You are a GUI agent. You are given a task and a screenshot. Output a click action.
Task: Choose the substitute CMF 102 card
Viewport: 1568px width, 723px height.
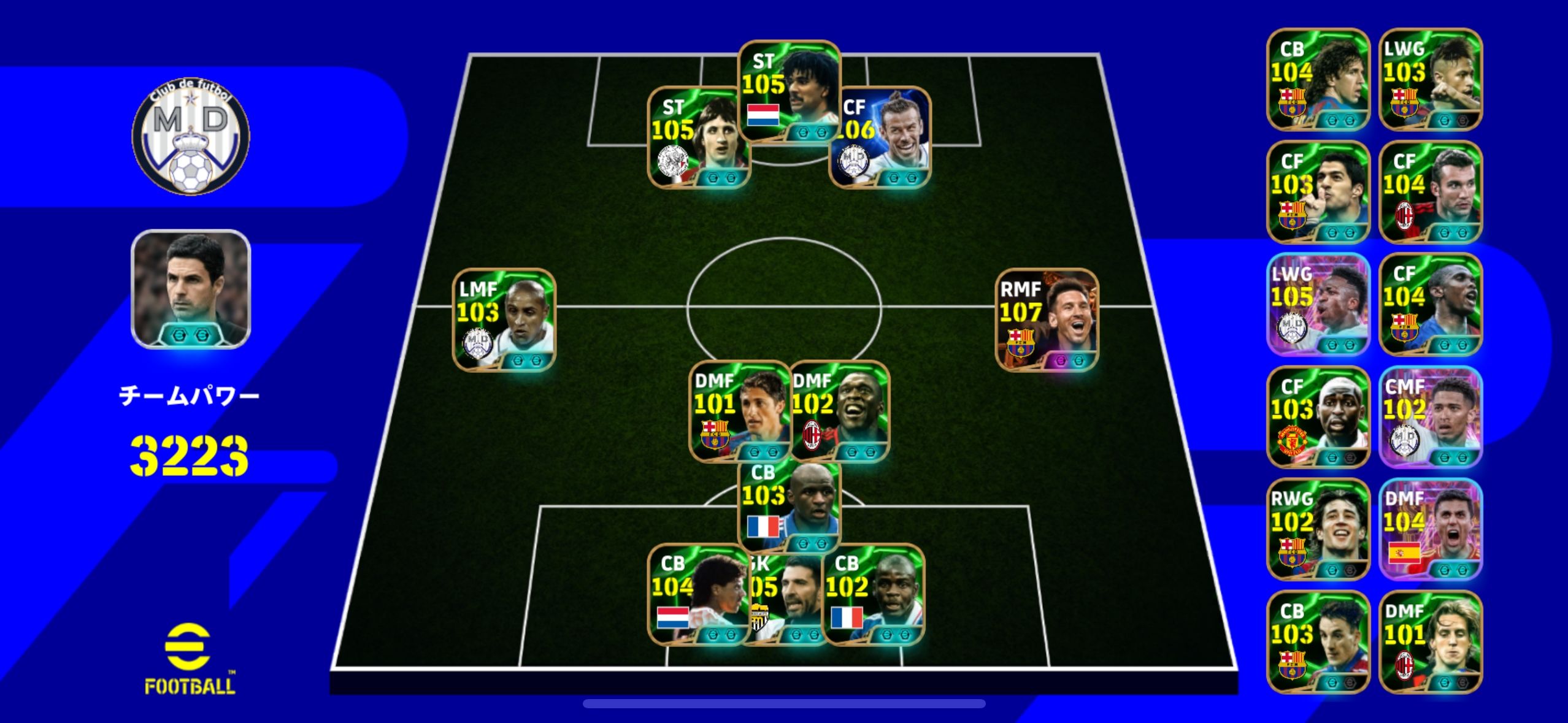[1431, 416]
